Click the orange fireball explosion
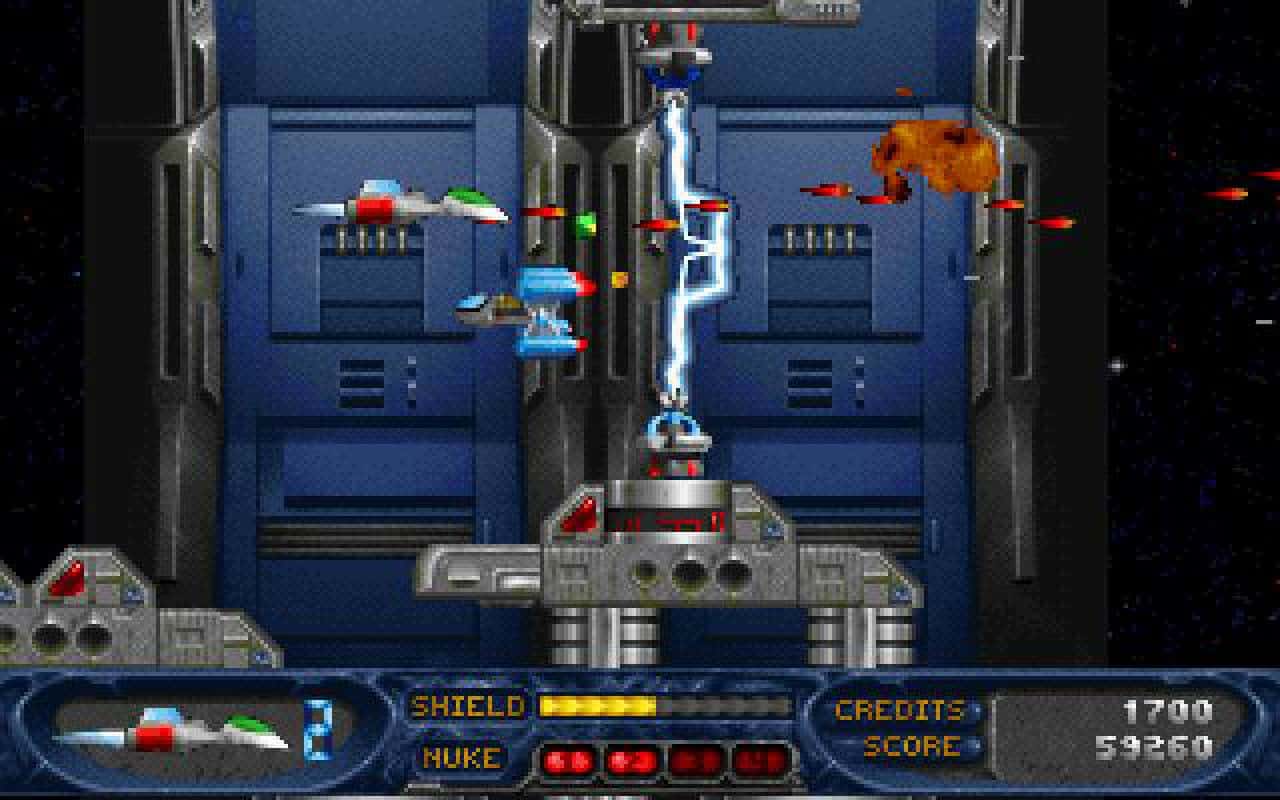 (x=935, y=152)
